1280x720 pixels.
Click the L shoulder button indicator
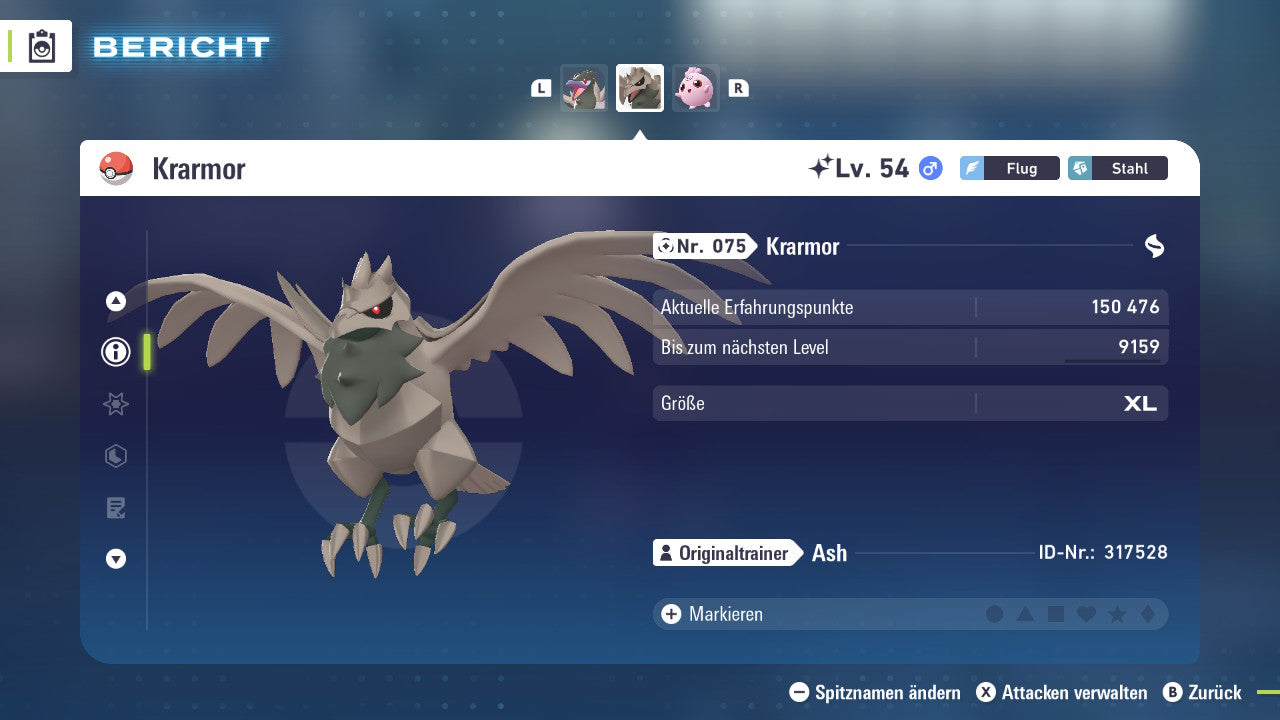click(x=541, y=87)
